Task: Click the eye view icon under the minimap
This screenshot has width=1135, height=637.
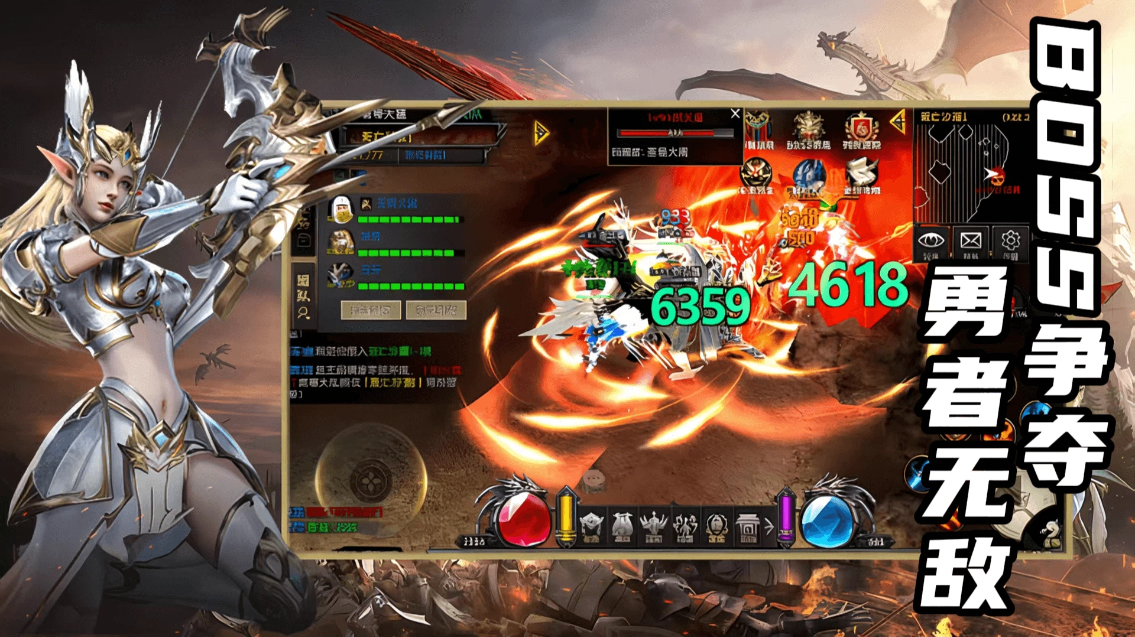Action: click(932, 240)
